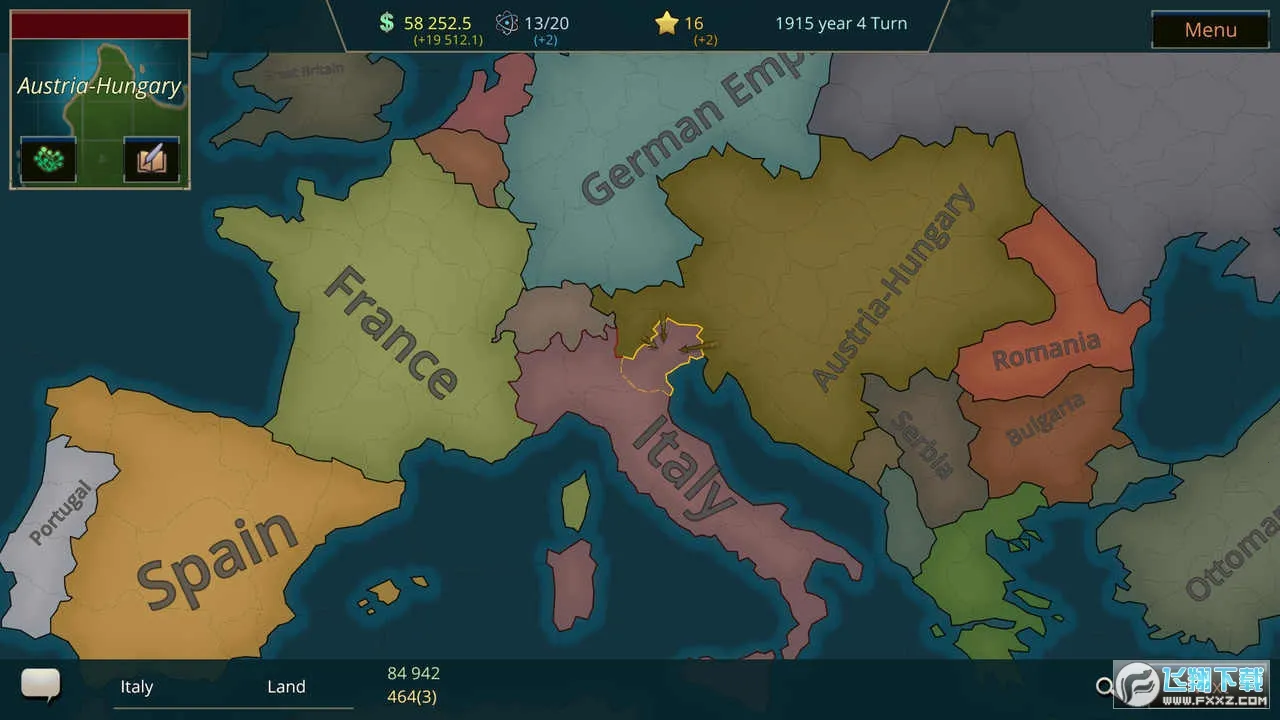This screenshot has height=720, width=1280.
Task: Click the 1915 year 4 Turn display
Action: [x=840, y=22]
